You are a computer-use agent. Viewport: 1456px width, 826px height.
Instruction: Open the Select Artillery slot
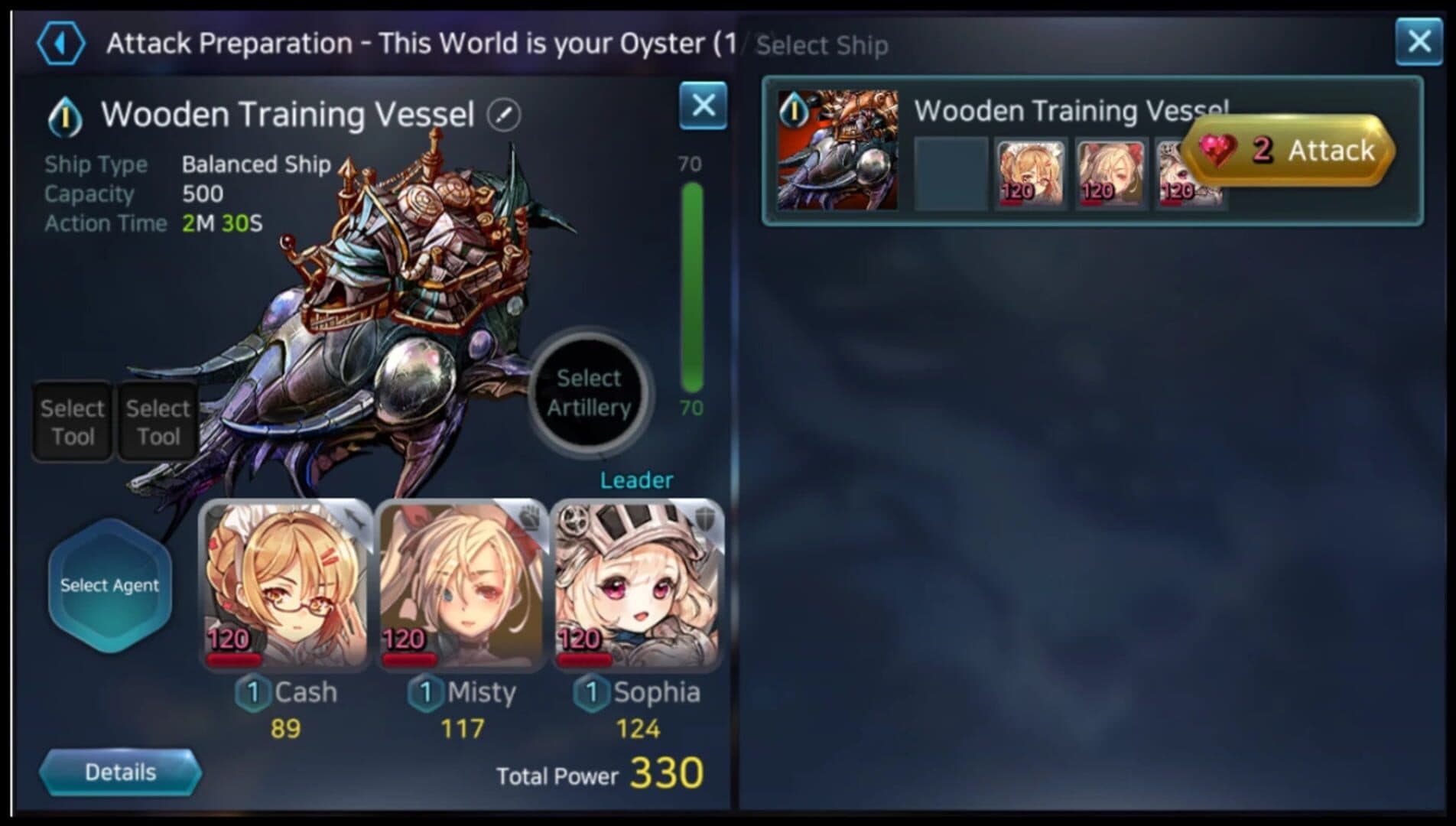[x=589, y=393]
